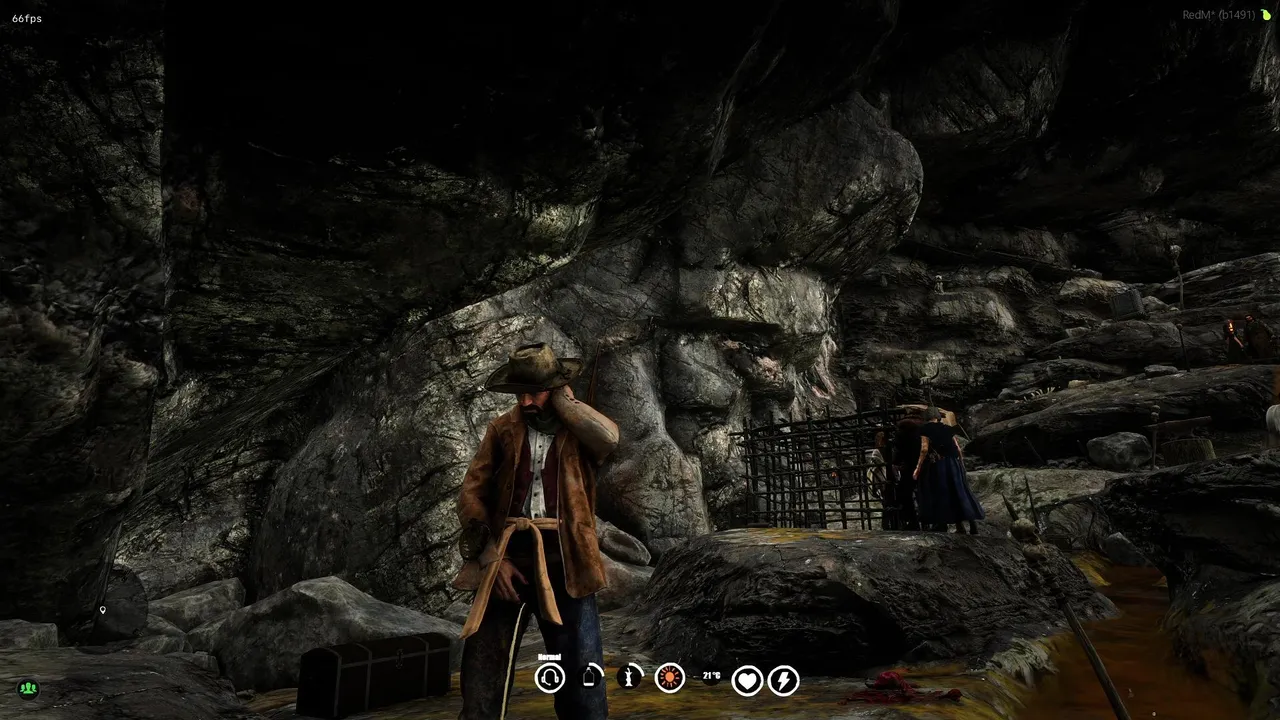This screenshot has width=1280, height=720.
Task: Click the apple core hunger icon
Action: pyautogui.click(x=630, y=678)
